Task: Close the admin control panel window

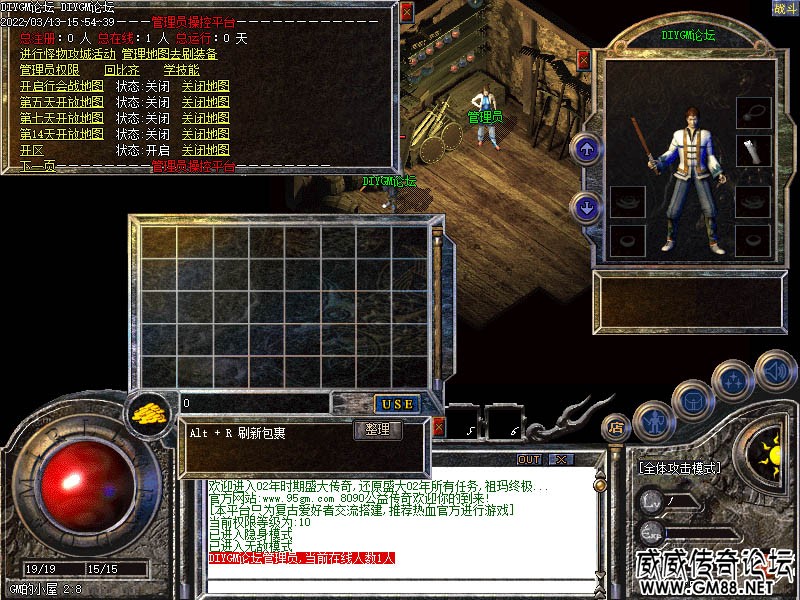Action: [406, 13]
